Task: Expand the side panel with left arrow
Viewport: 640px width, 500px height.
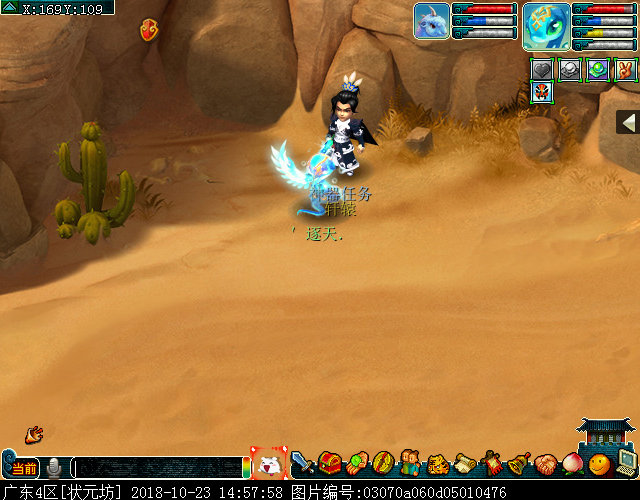Action: 628,122
